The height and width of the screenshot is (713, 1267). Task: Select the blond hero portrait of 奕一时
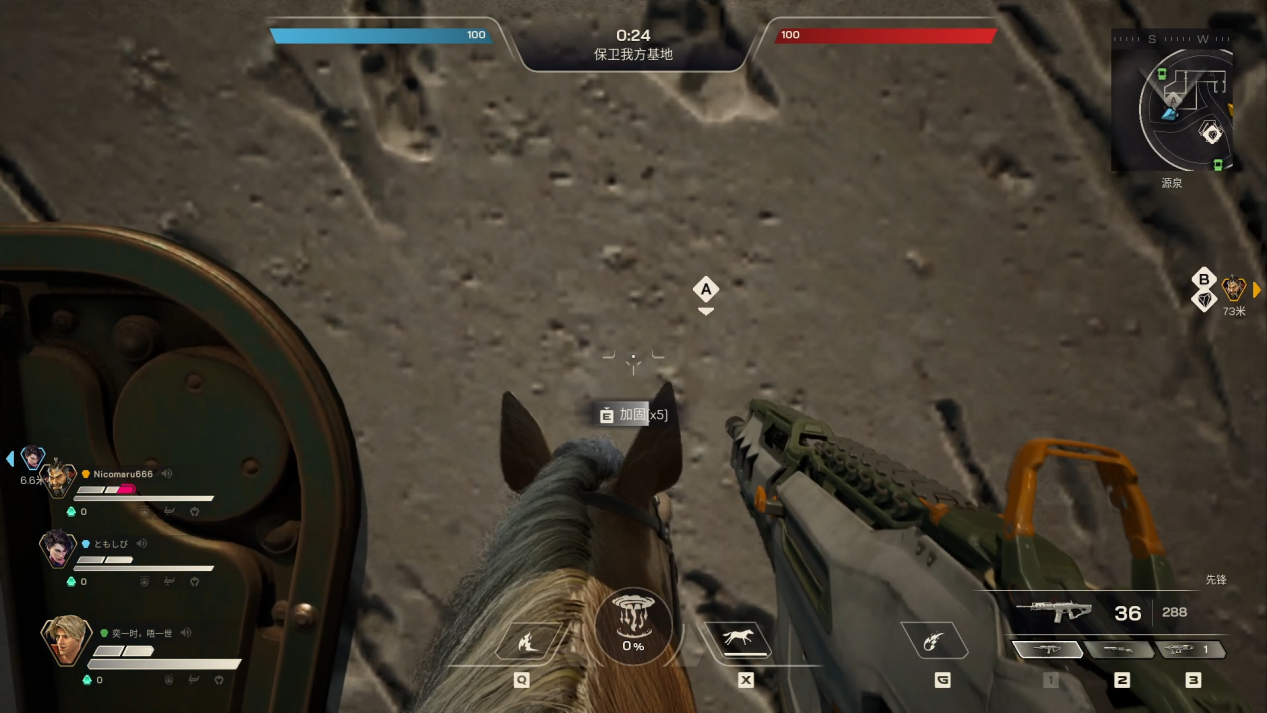65,640
